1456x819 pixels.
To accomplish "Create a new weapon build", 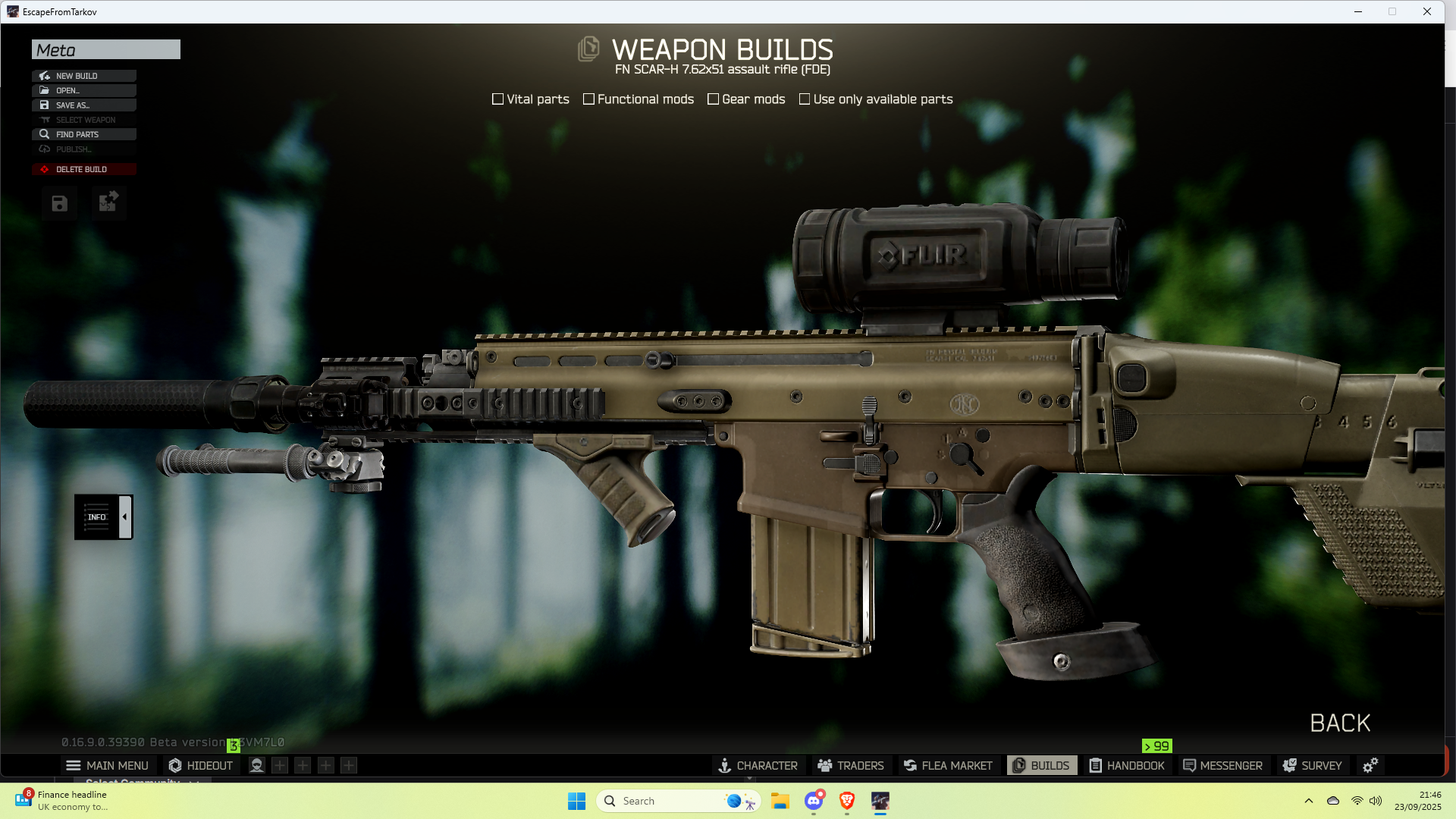I will tap(83, 76).
